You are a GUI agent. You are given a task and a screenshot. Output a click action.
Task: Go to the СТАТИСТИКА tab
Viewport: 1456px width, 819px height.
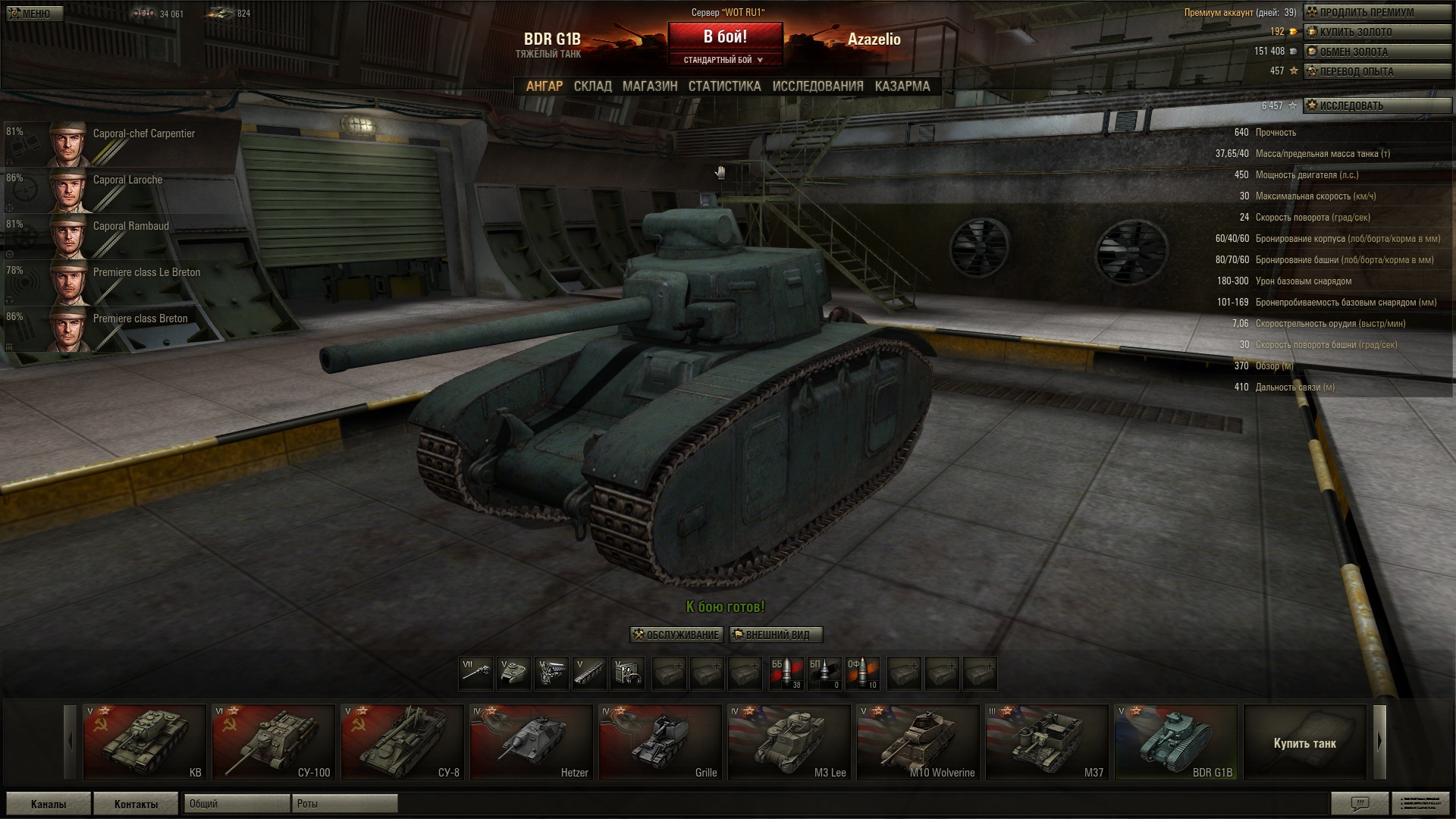pos(724,86)
